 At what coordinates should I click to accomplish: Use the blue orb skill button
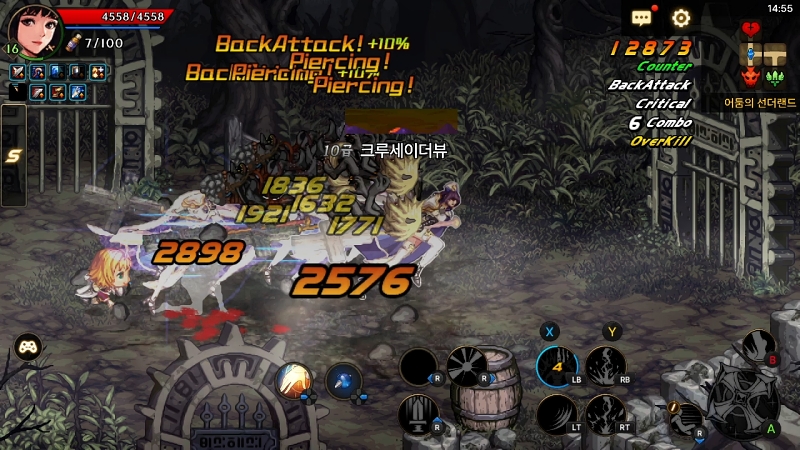(x=343, y=380)
